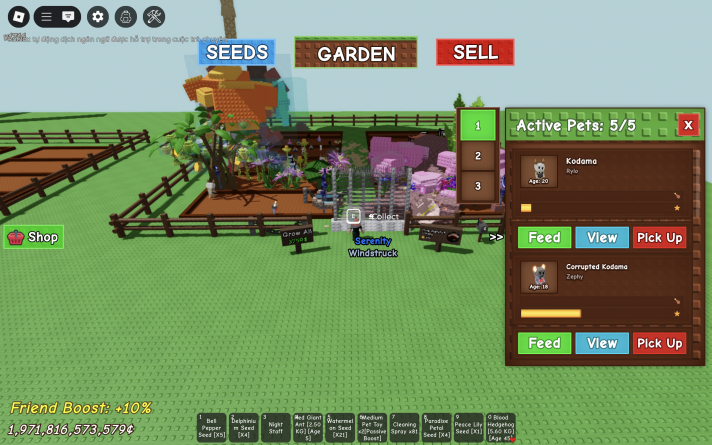Go to GARDEN via top button
The width and height of the screenshot is (712, 445).
(x=356, y=54)
